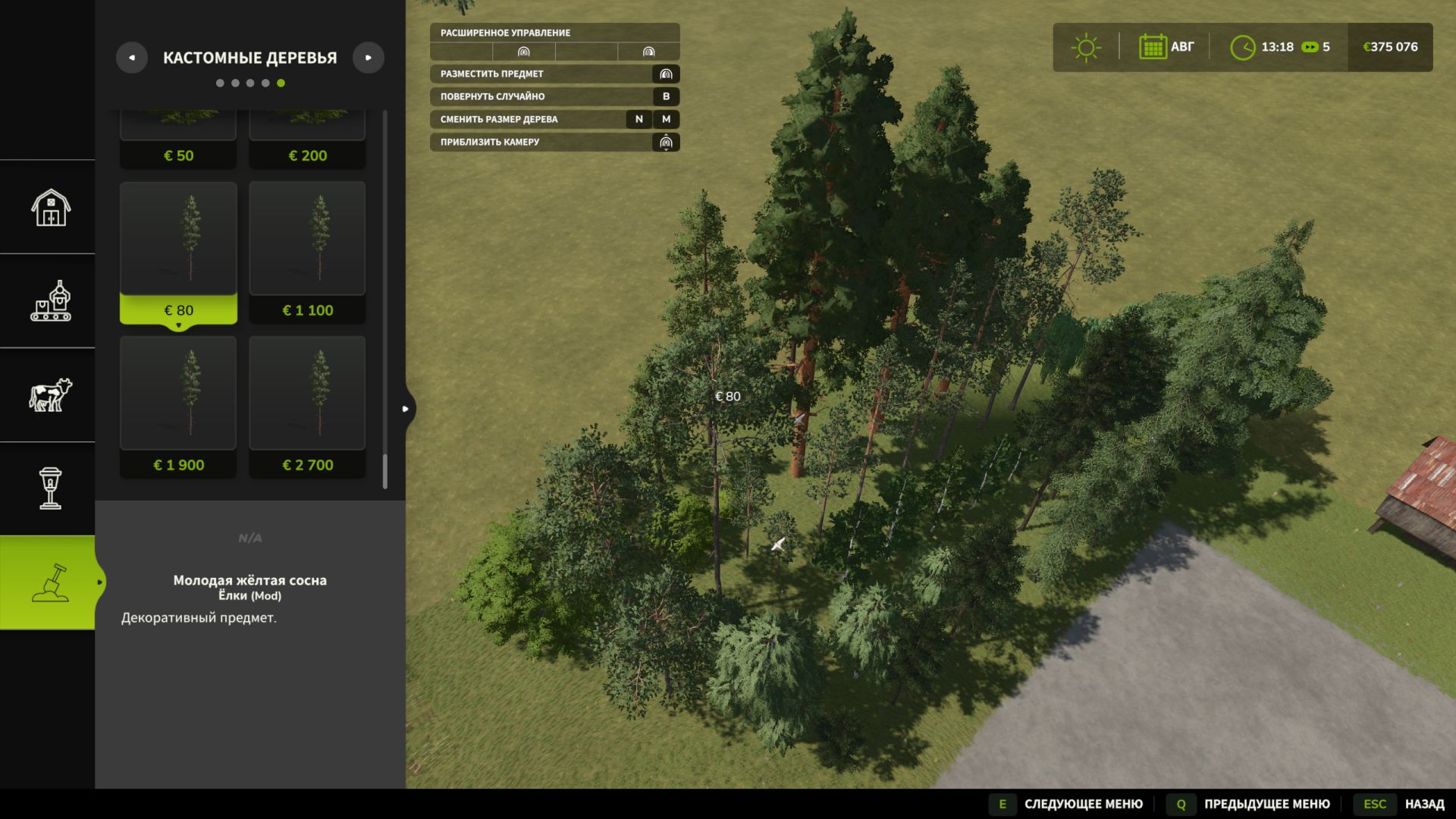Click the weather sun icon
This screenshot has width=1456, height=819.
click(x=1086, y=46)
